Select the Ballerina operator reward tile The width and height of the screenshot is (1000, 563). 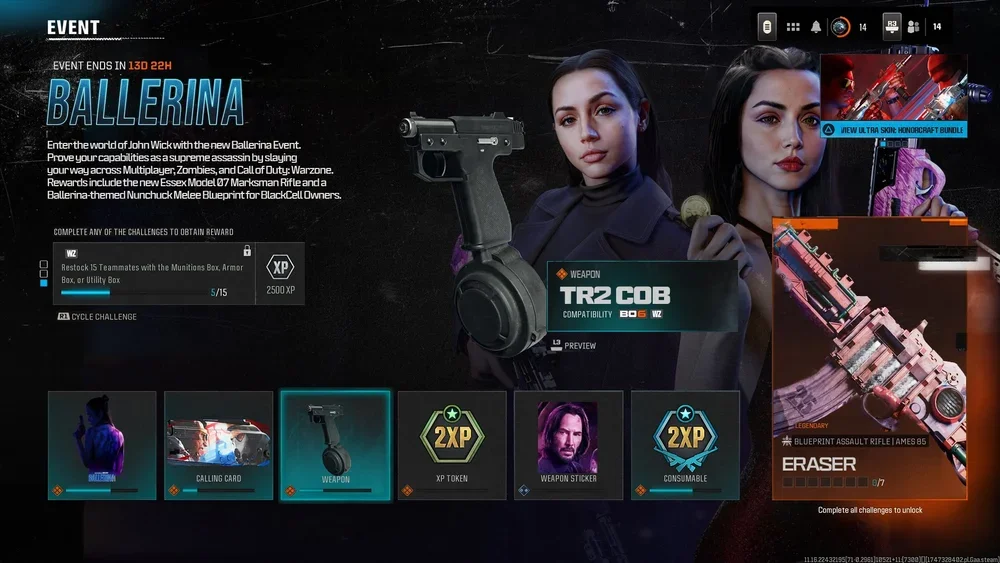tap(102, 445)
